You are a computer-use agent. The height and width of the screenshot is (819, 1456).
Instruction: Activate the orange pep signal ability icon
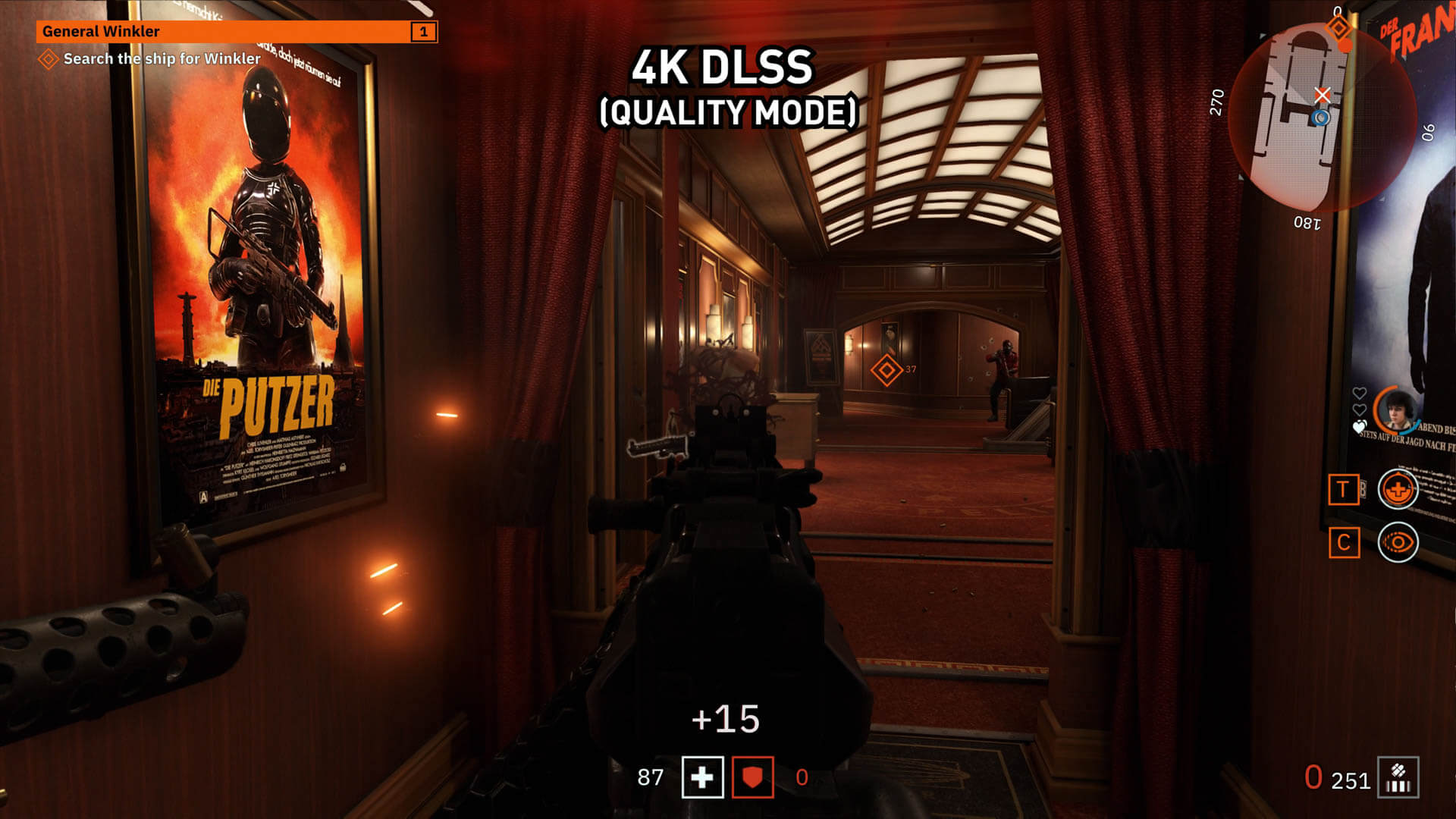click(1397, 489)
